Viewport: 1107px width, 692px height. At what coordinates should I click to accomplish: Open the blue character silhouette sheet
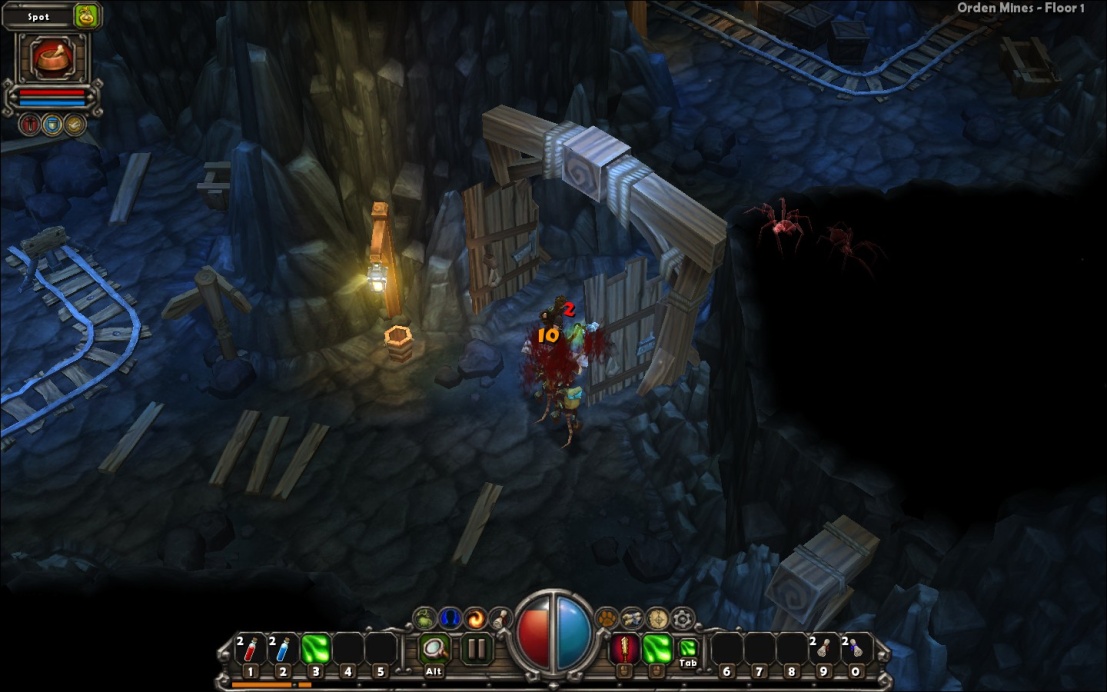click(x=449, y=618)
